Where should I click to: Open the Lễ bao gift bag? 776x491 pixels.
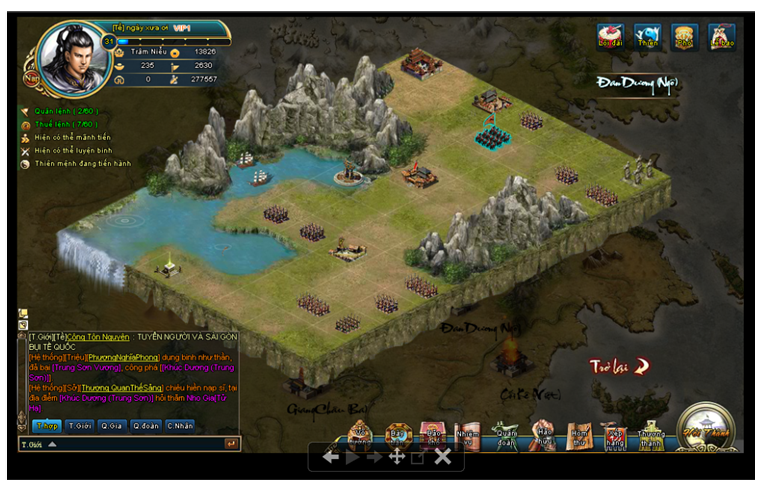722,36
